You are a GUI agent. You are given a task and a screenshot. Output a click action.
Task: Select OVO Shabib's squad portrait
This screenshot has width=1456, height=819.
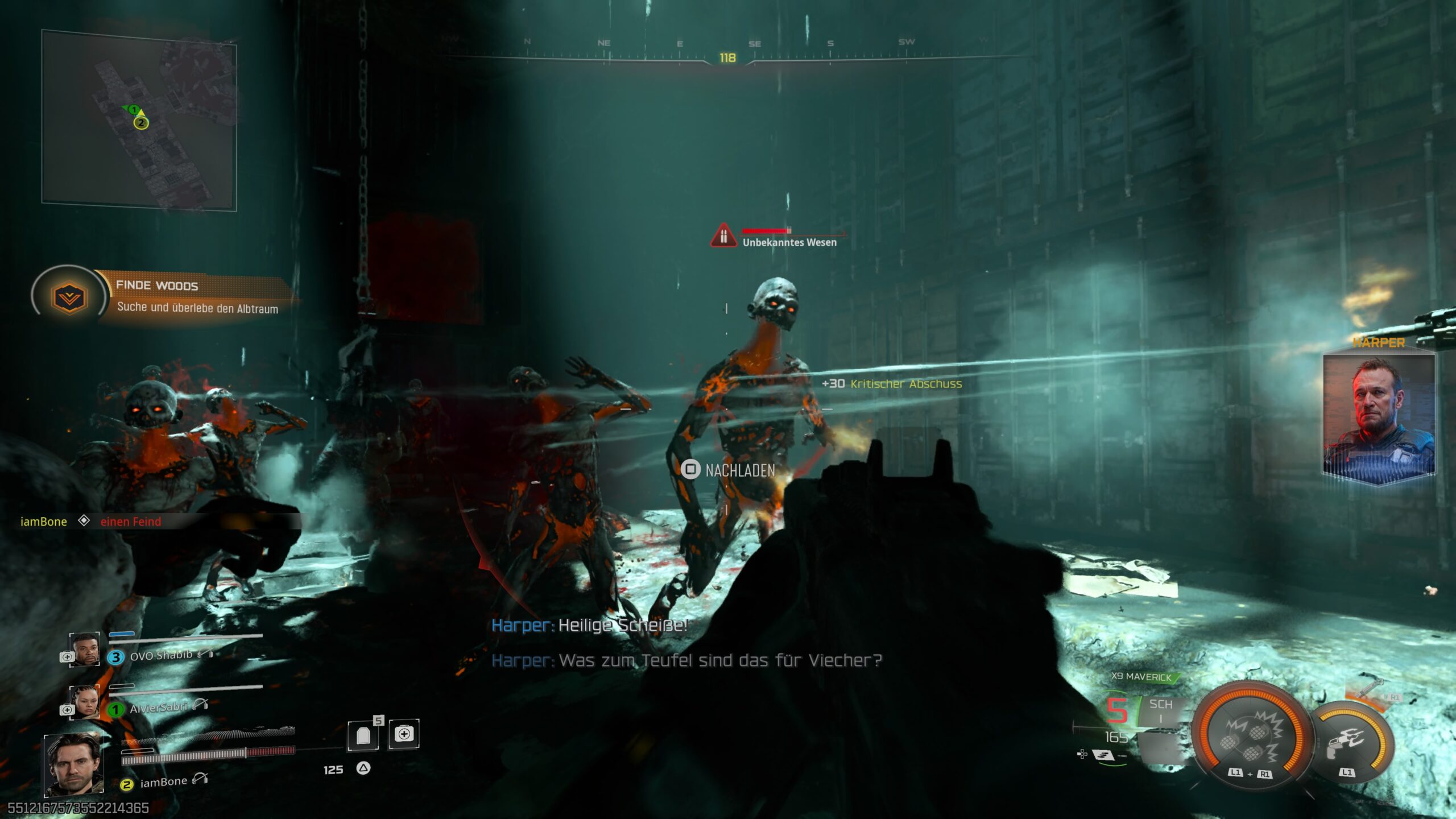pos(85,650)
